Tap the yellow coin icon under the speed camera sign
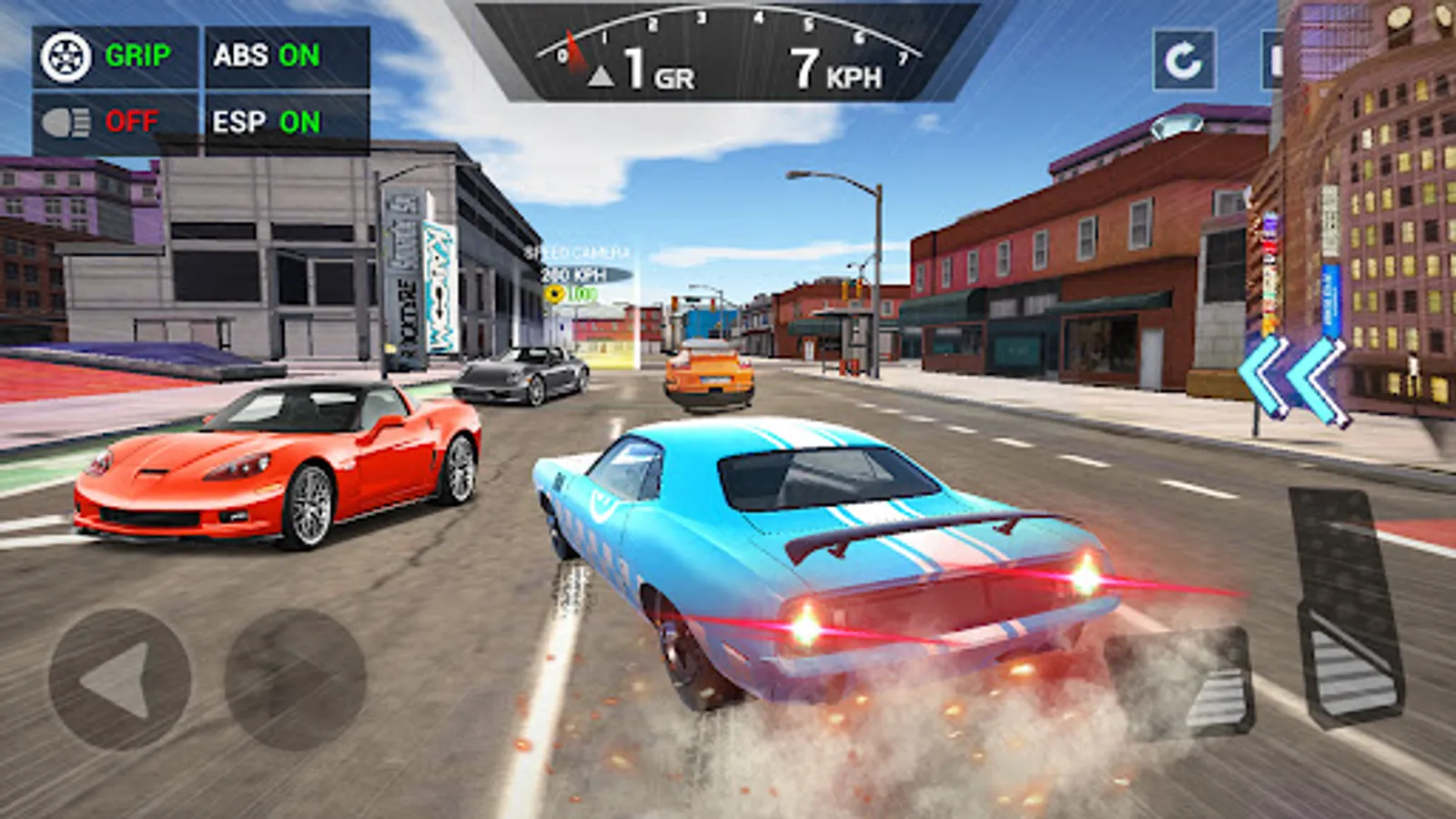The image size is (1456, 819). 554,293
